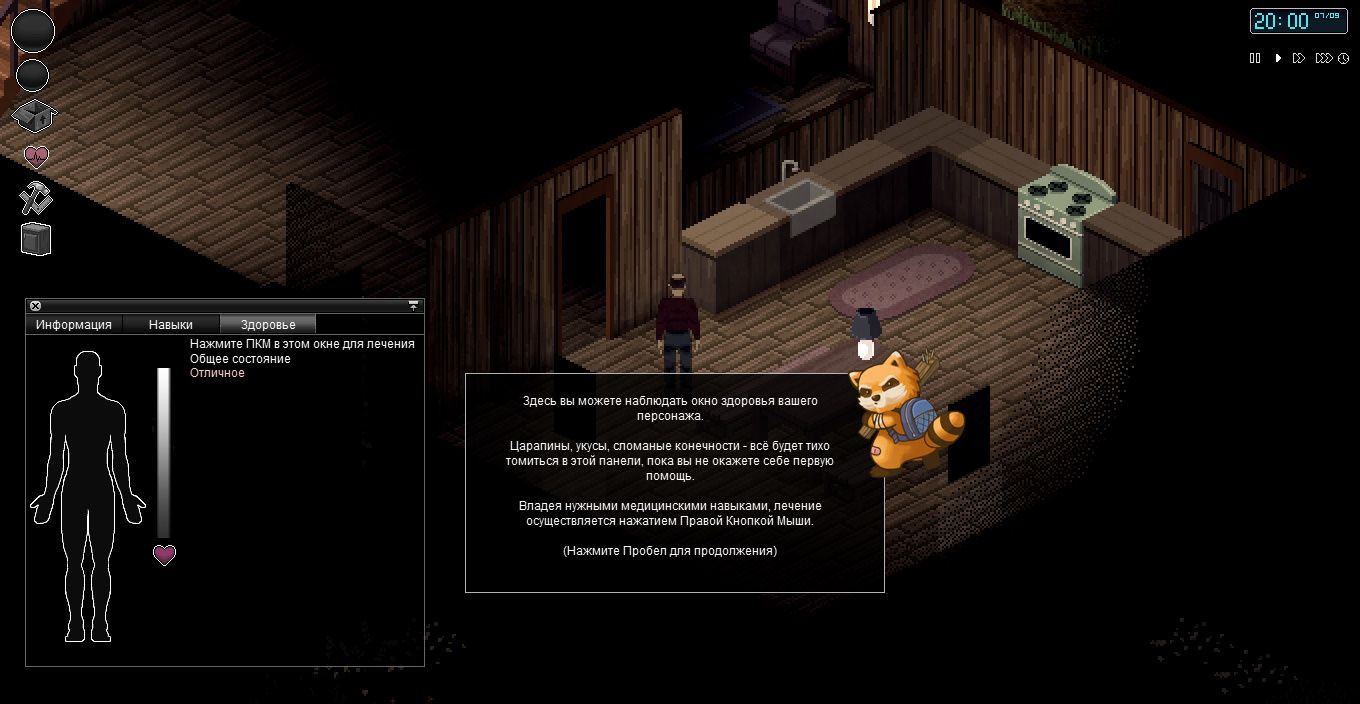Image resolution: width=1360 pixels, height=704 pixels.
Task: Click the pink heart health icon
Action: click(x=36, y=157)
